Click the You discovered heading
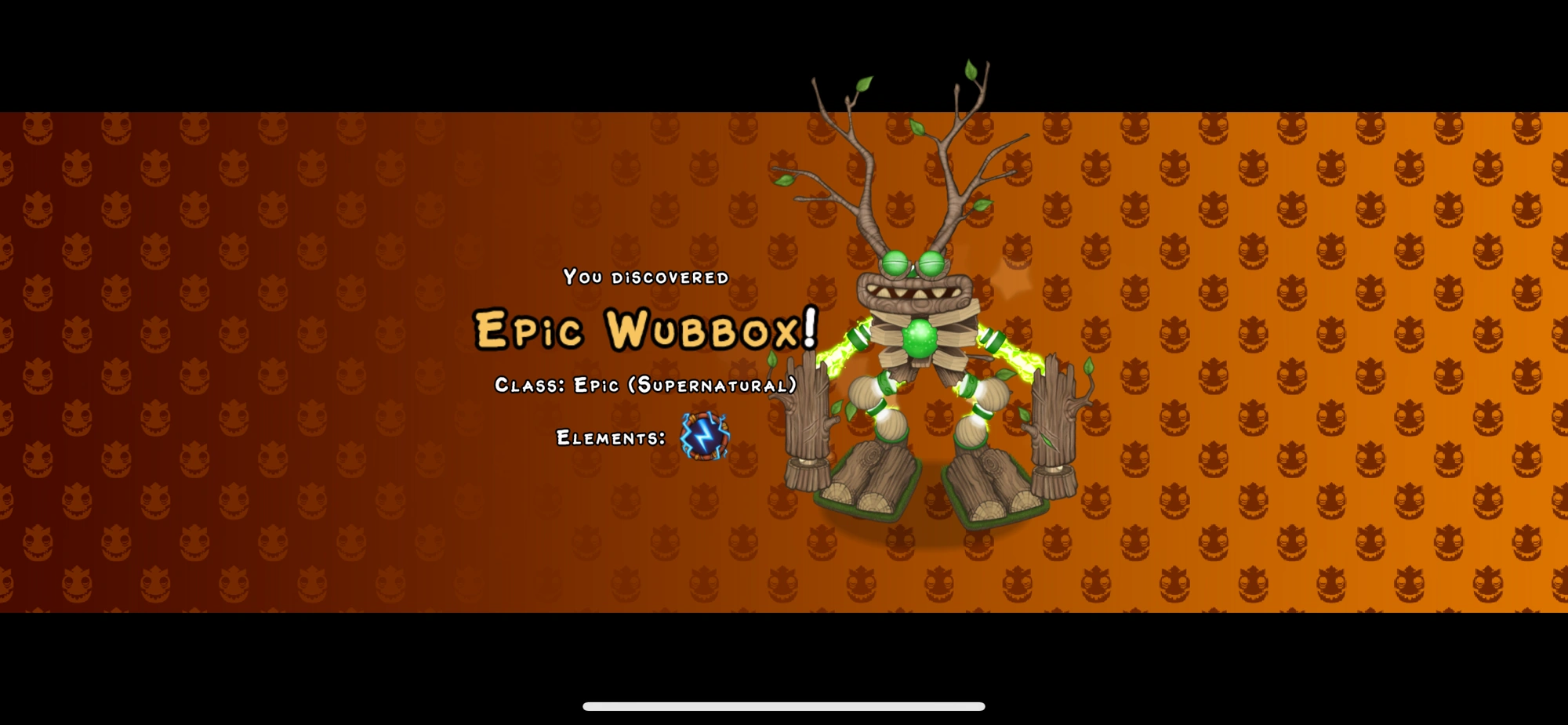Screen dimensions: 1568x725 (x=644, y=277)
